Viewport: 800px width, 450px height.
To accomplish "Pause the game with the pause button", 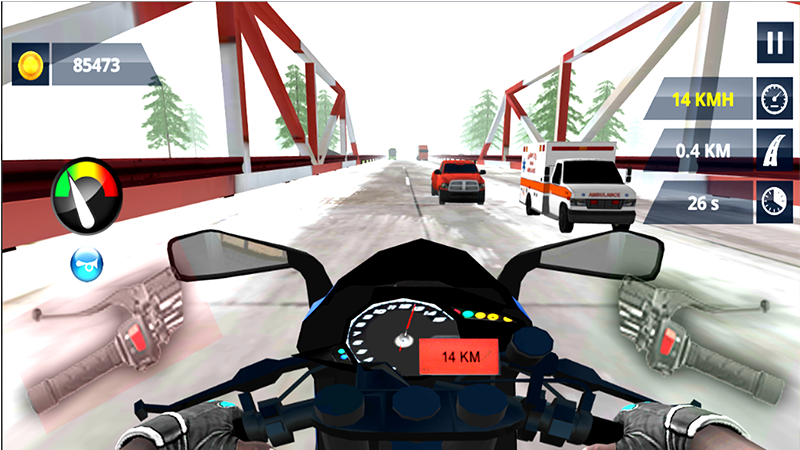I will click(773, 43).
